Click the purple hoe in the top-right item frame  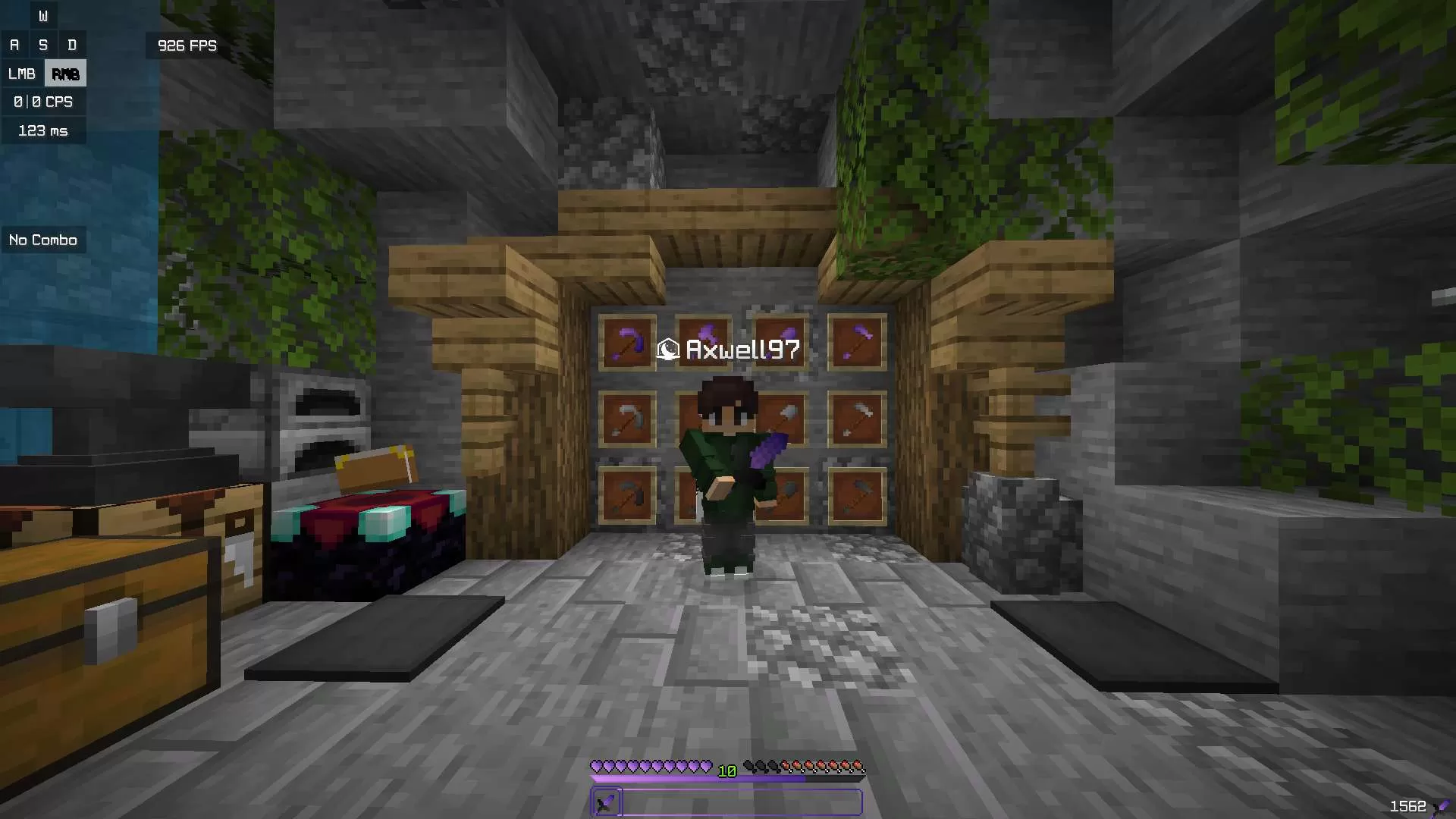tap(857, 341)
